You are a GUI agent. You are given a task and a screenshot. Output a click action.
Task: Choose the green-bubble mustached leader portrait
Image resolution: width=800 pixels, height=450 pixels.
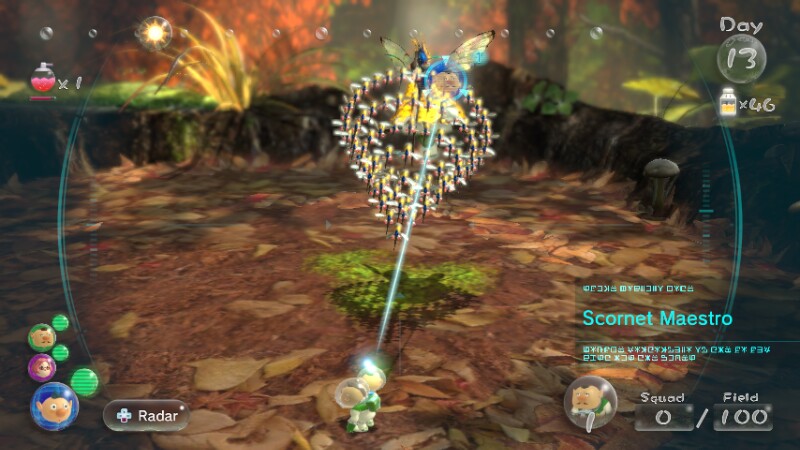click(40, 335)
